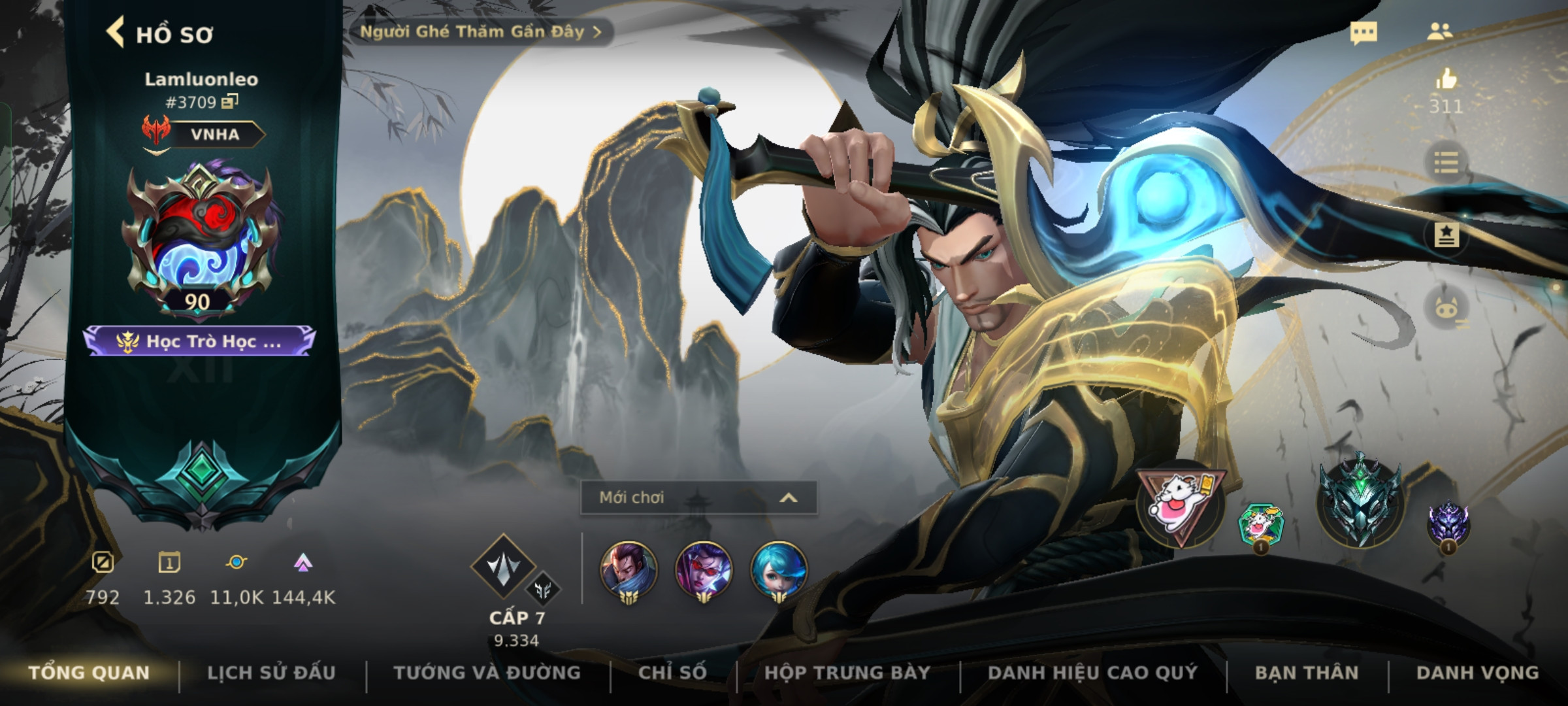
Task: Give a thumbs-up like to profile
Action: tap(1446, 80)
